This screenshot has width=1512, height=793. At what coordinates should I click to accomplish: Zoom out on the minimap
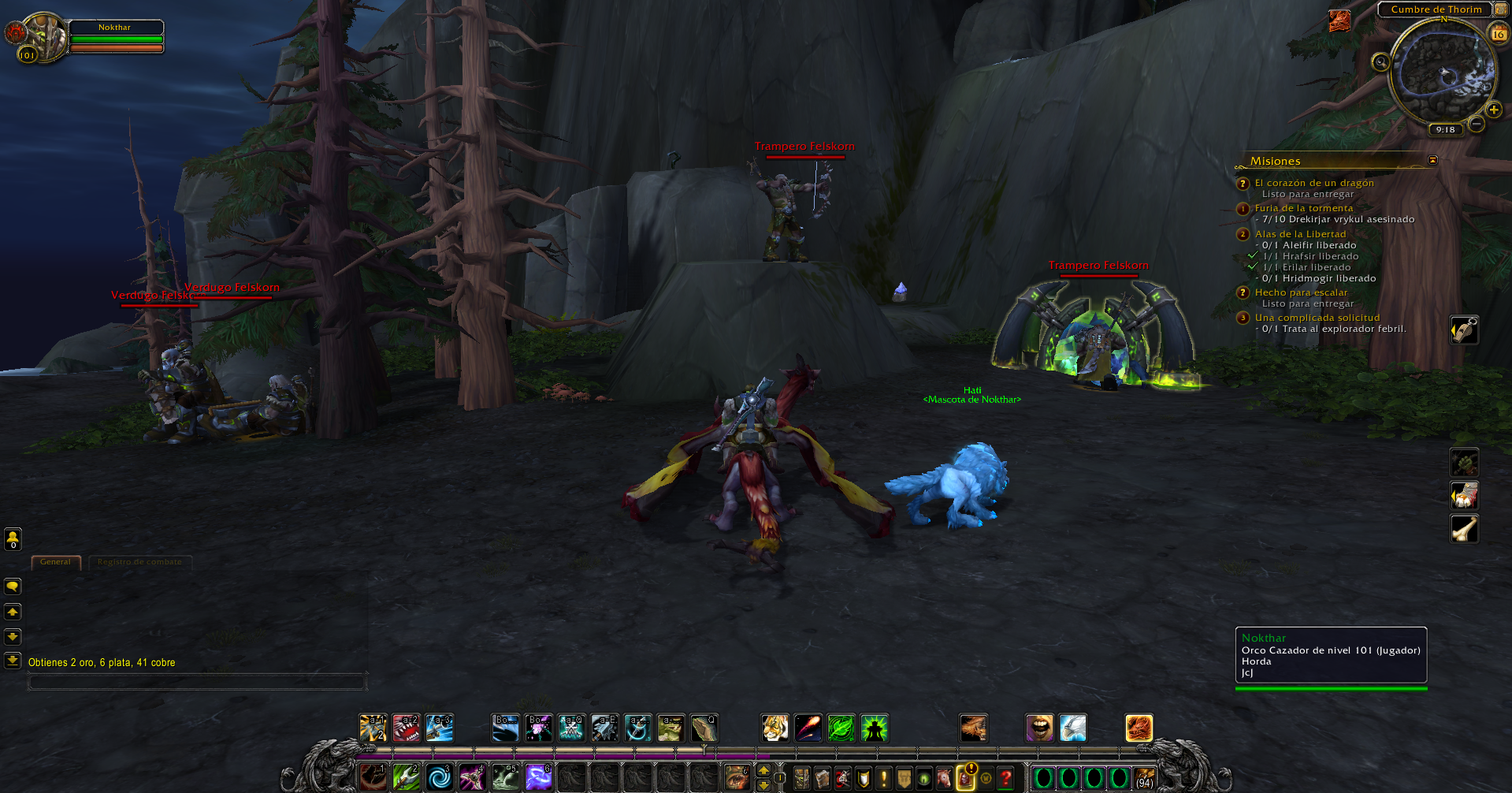tap(1477, 124)
